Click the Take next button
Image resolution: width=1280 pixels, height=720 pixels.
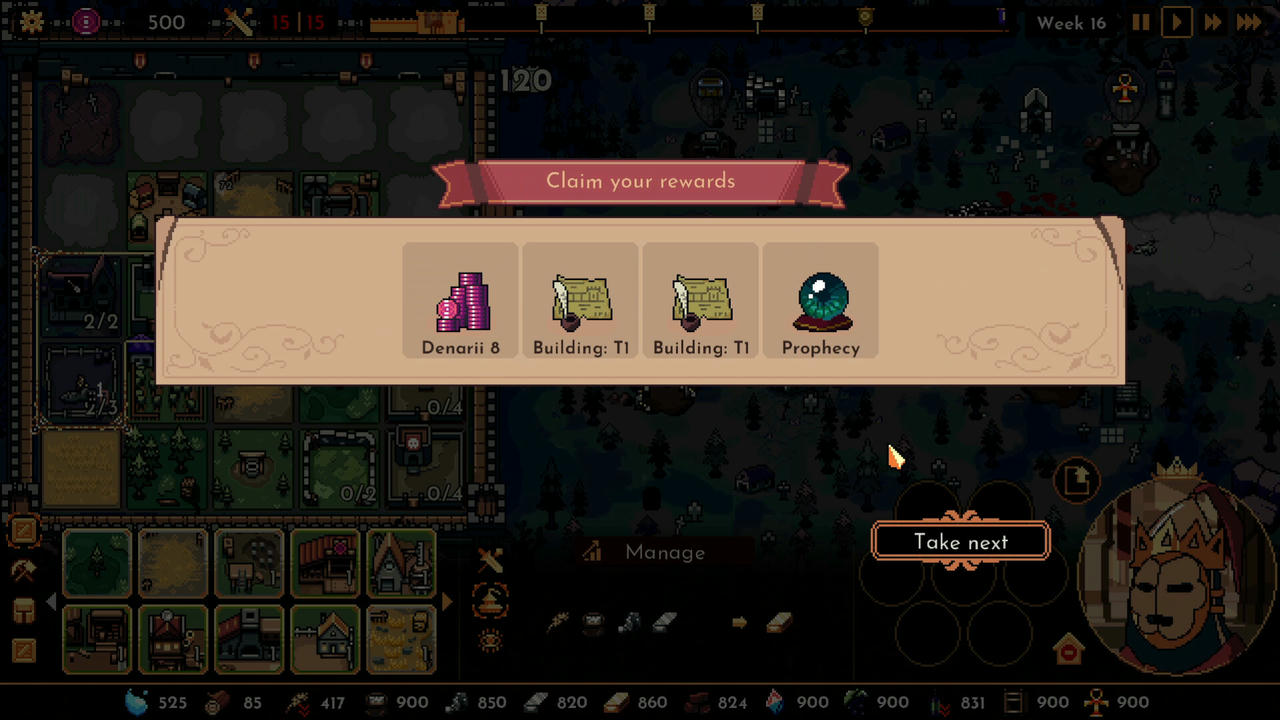click(x=959, y=541)
